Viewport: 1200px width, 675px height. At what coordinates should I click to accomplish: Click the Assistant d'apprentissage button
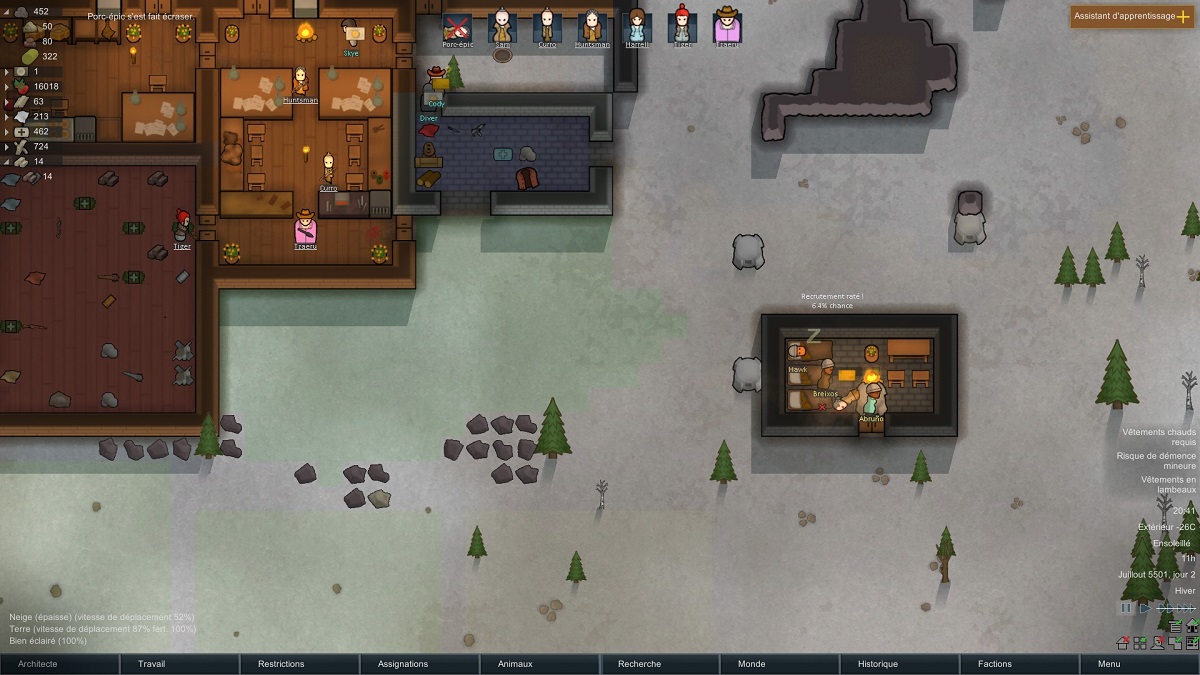1132,17
